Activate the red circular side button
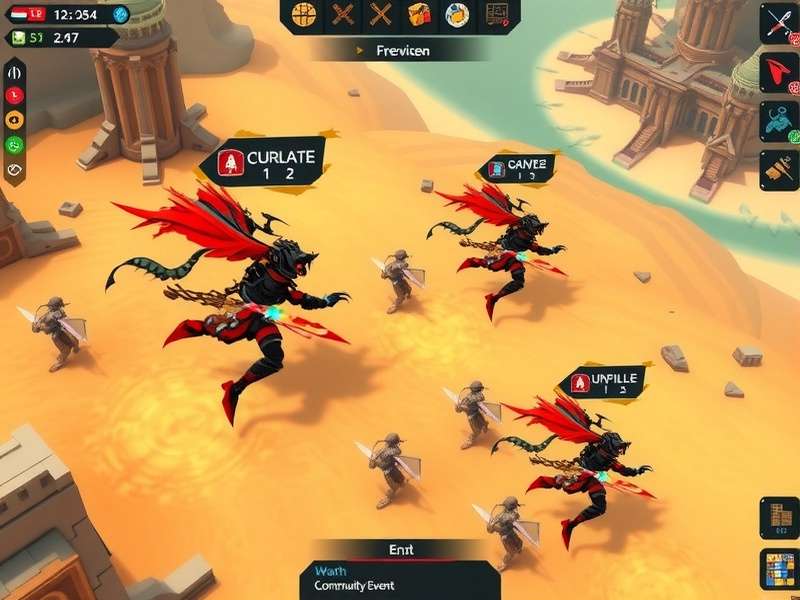 (x=14, y=95)
